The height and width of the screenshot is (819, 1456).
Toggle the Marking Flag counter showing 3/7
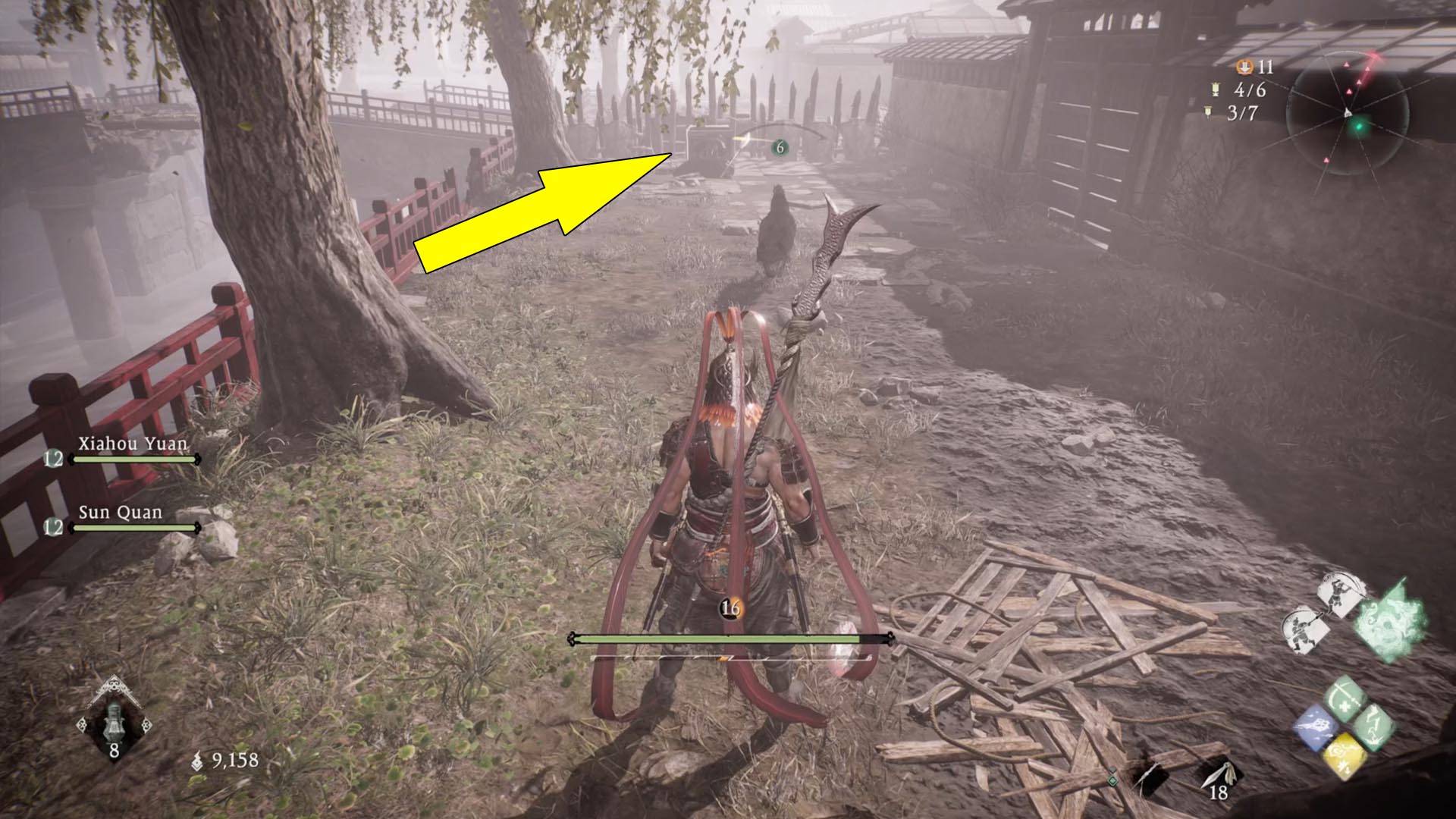point(1242,113)
